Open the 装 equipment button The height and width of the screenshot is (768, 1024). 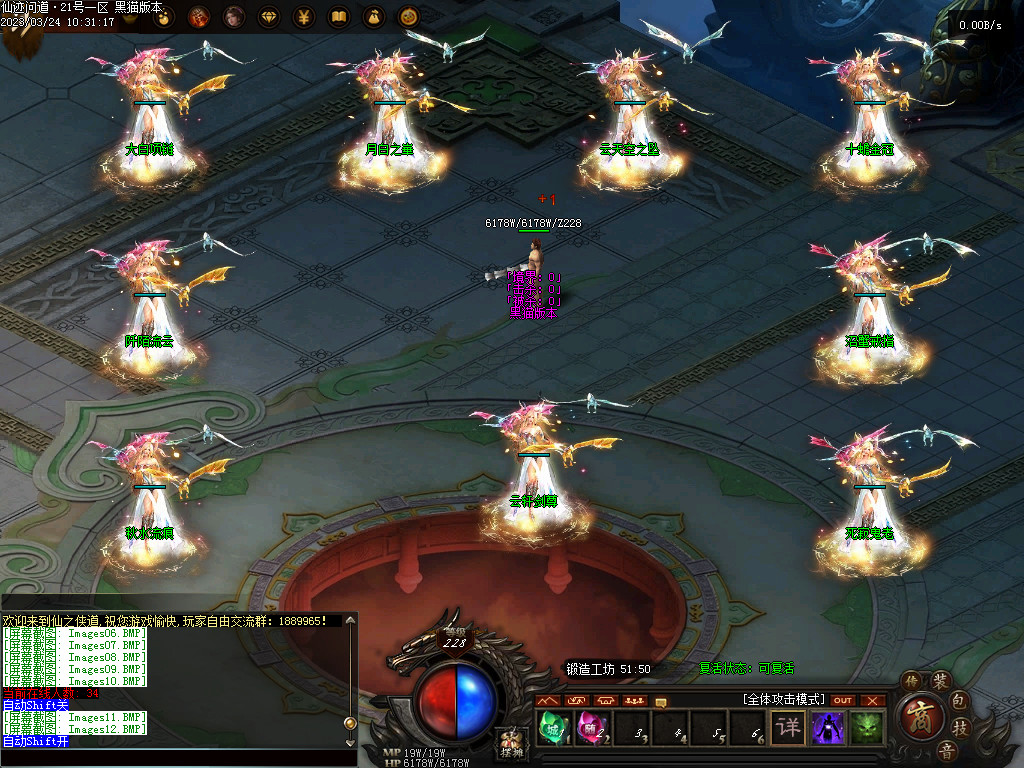[x=940, y=681]
